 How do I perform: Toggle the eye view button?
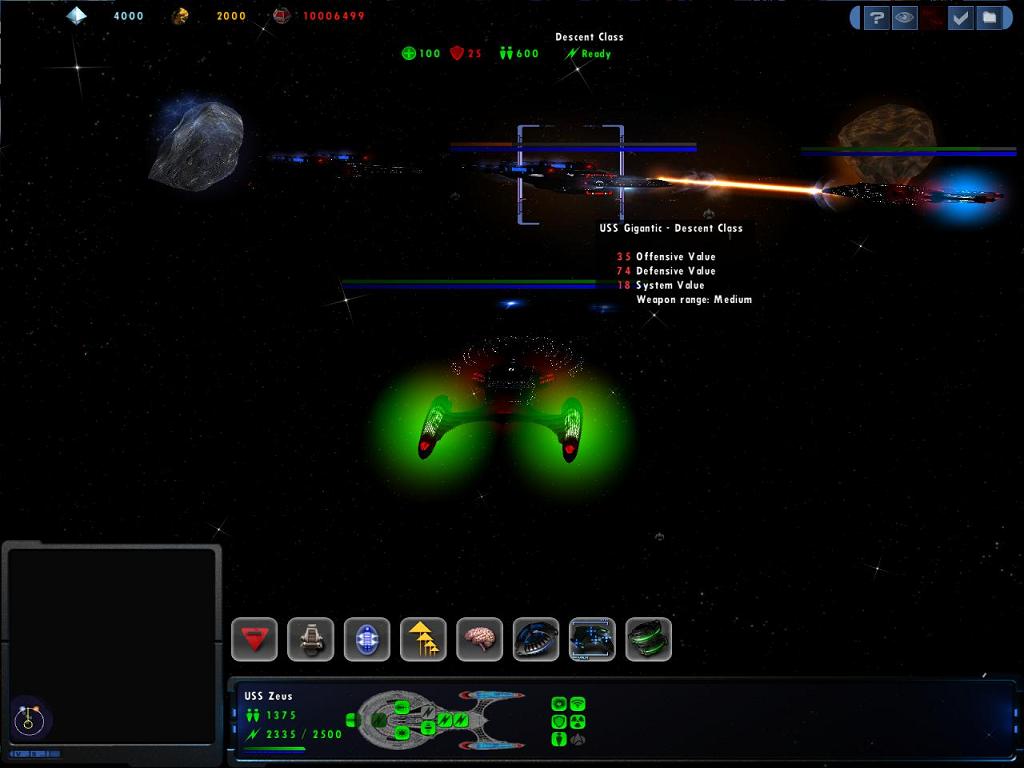[x=904, y=18]
